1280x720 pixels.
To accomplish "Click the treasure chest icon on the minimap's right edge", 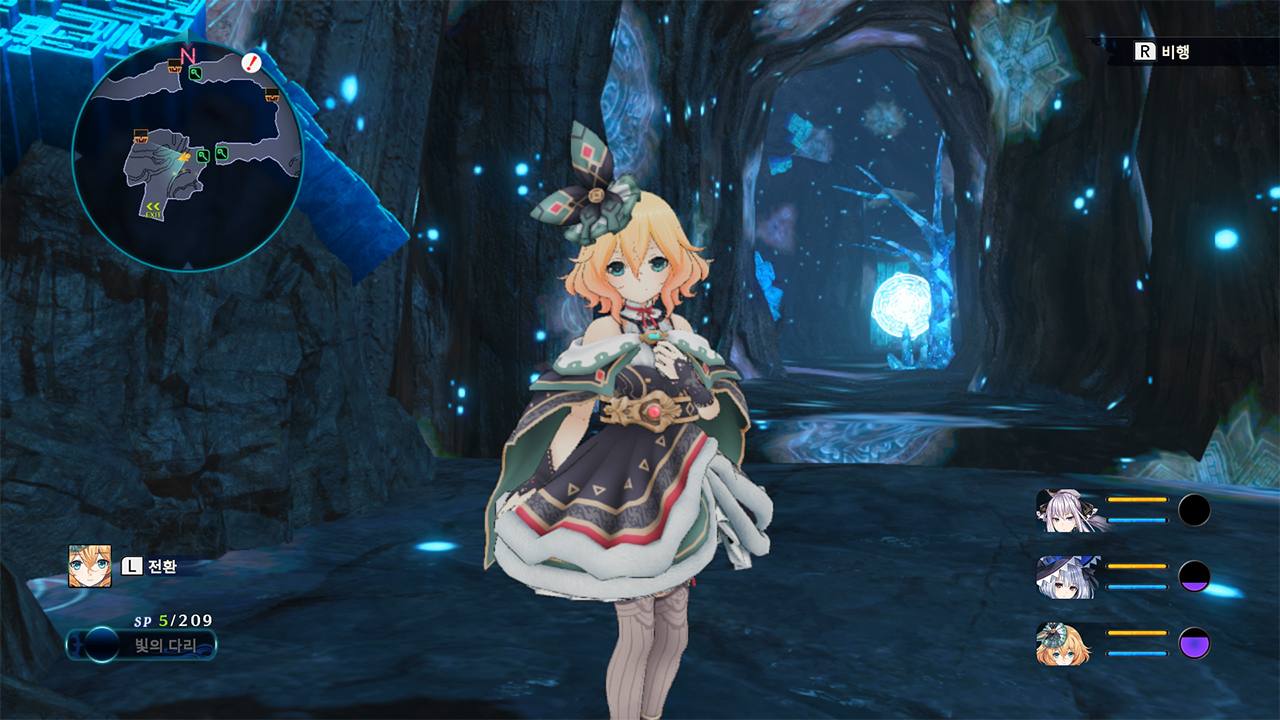I will coord(270,94).
